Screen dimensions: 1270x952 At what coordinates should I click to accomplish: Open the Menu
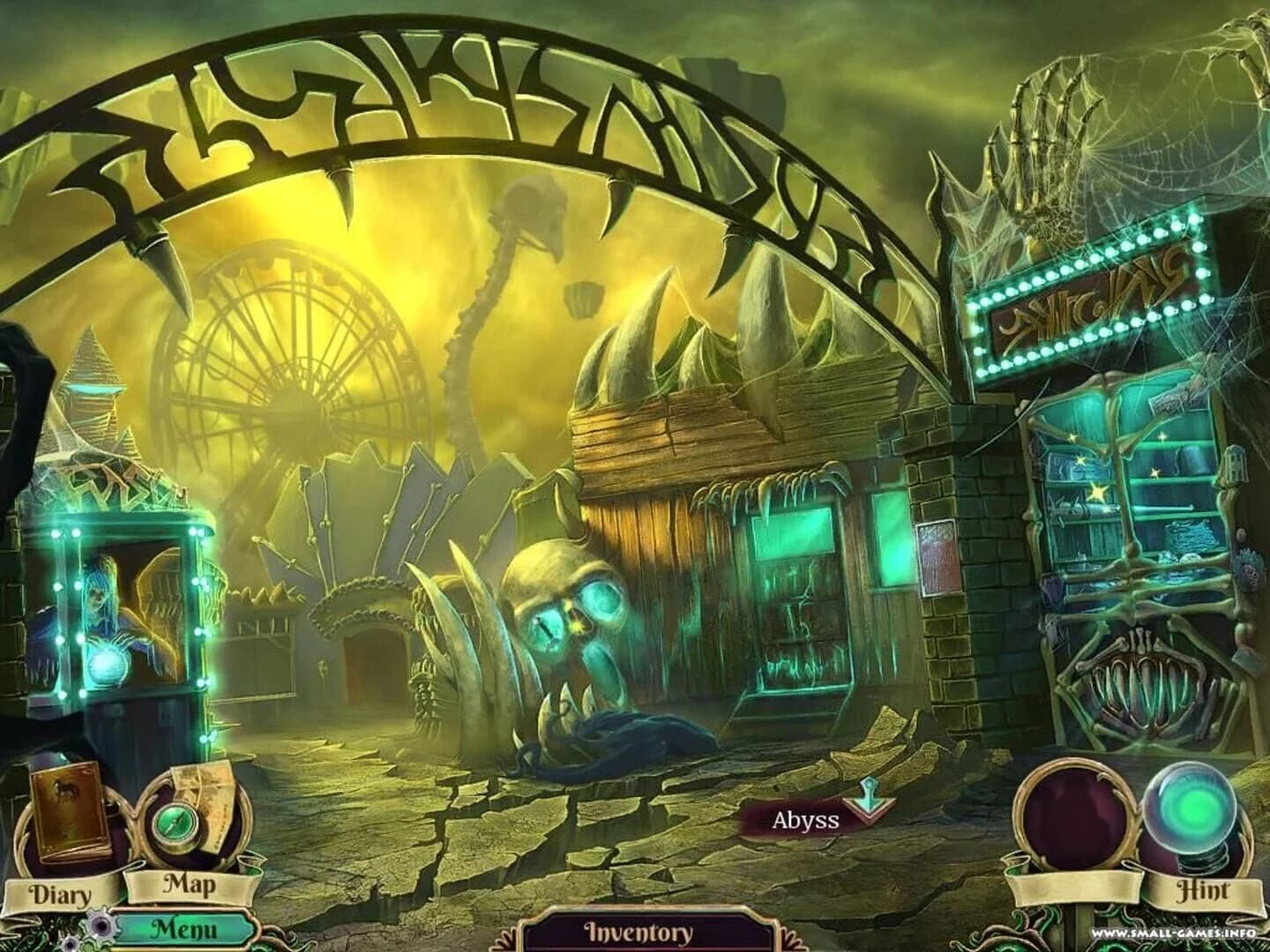point(185,926)
